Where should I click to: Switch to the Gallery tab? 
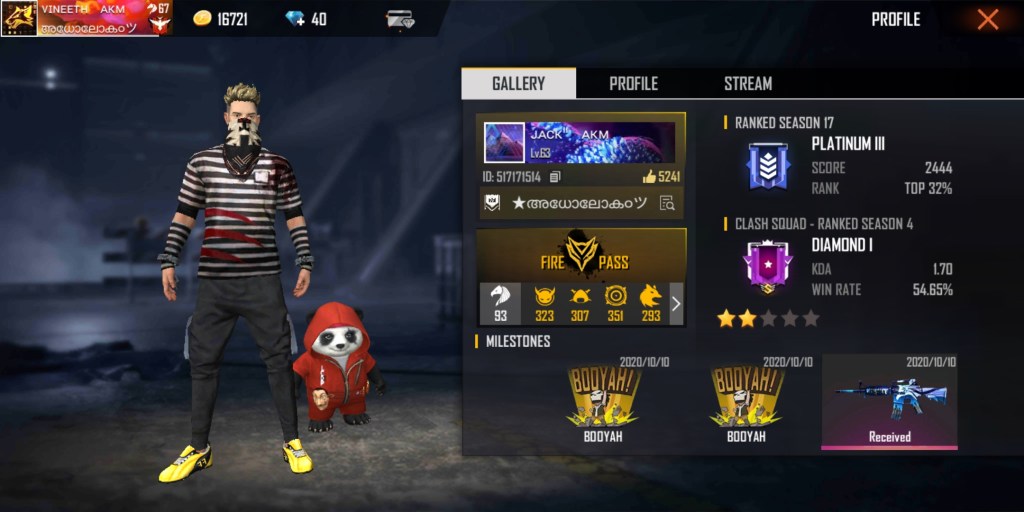(x=518, y=84)
